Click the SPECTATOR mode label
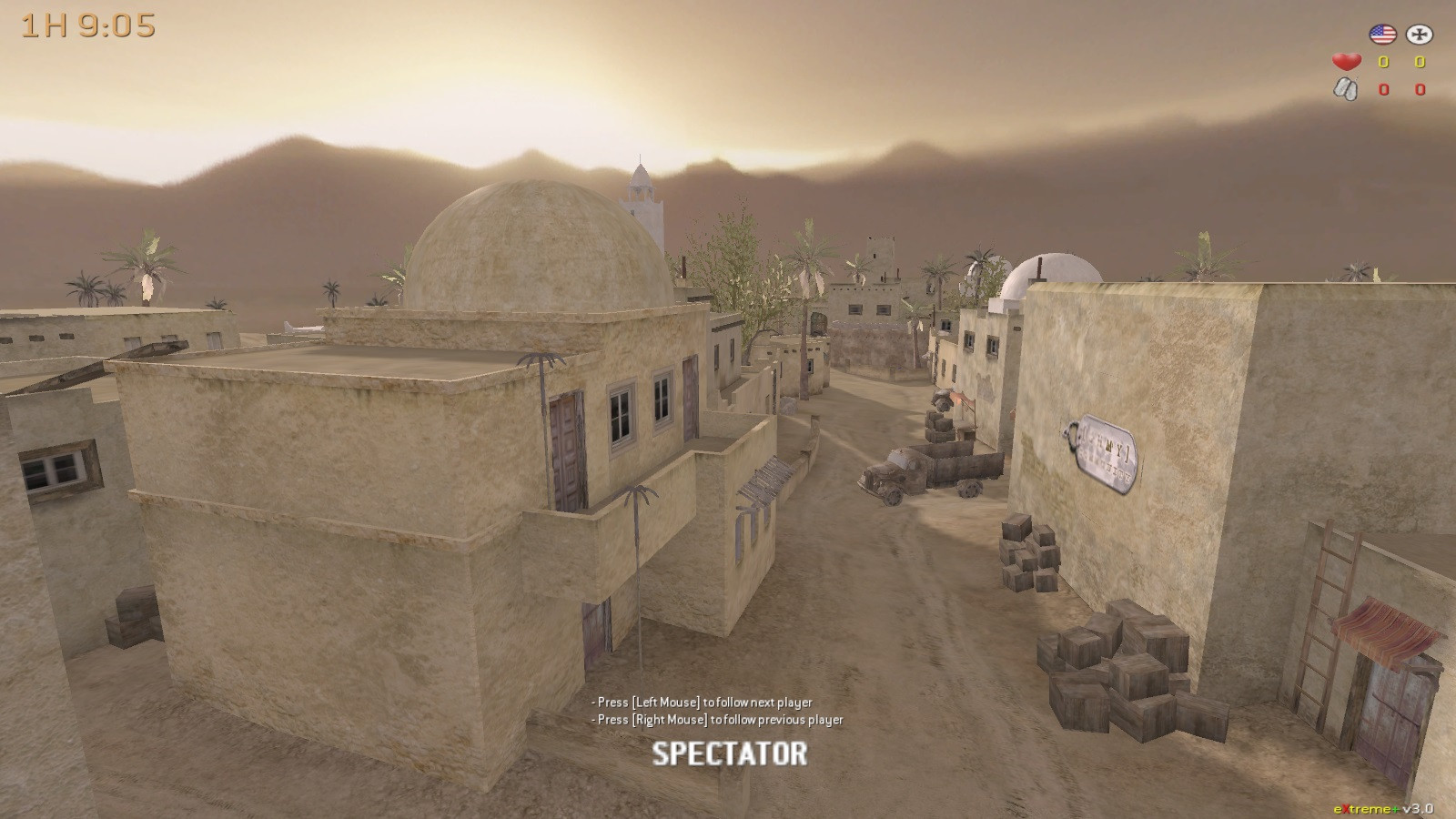The image size is (1456, 819). click(x=728, y=753)
